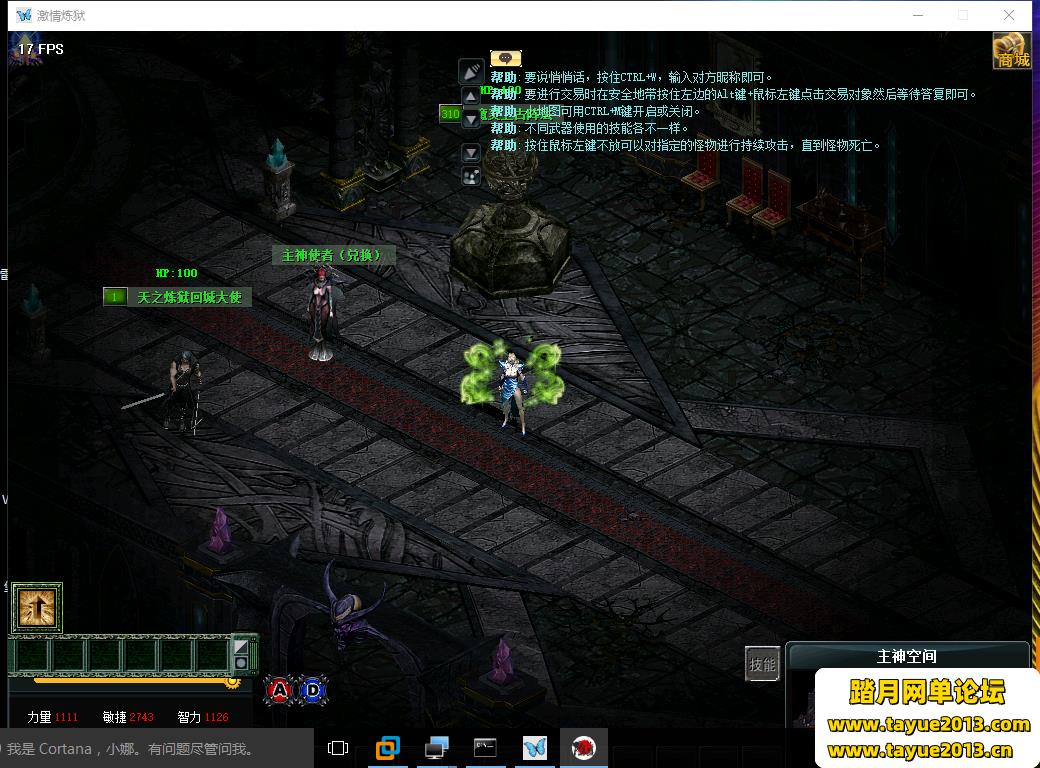Select the 天之炼狱回城大使 NPC label
This screenshot has width=1040, height=768.
[x=189, y=297]
